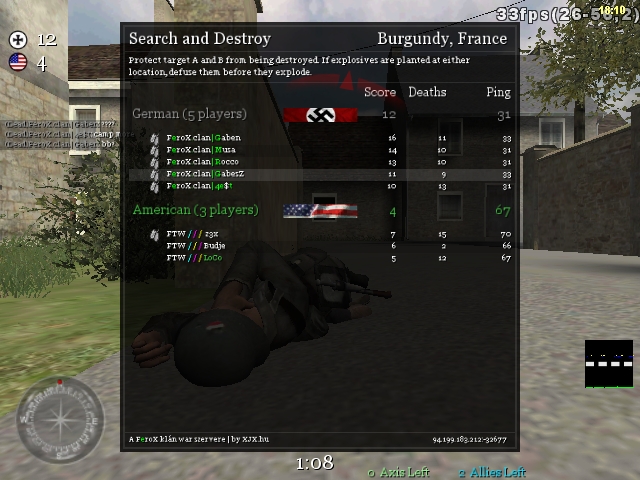Click the compass in the corner
Screen dimensions: 640x480
(x=60, y=419)
